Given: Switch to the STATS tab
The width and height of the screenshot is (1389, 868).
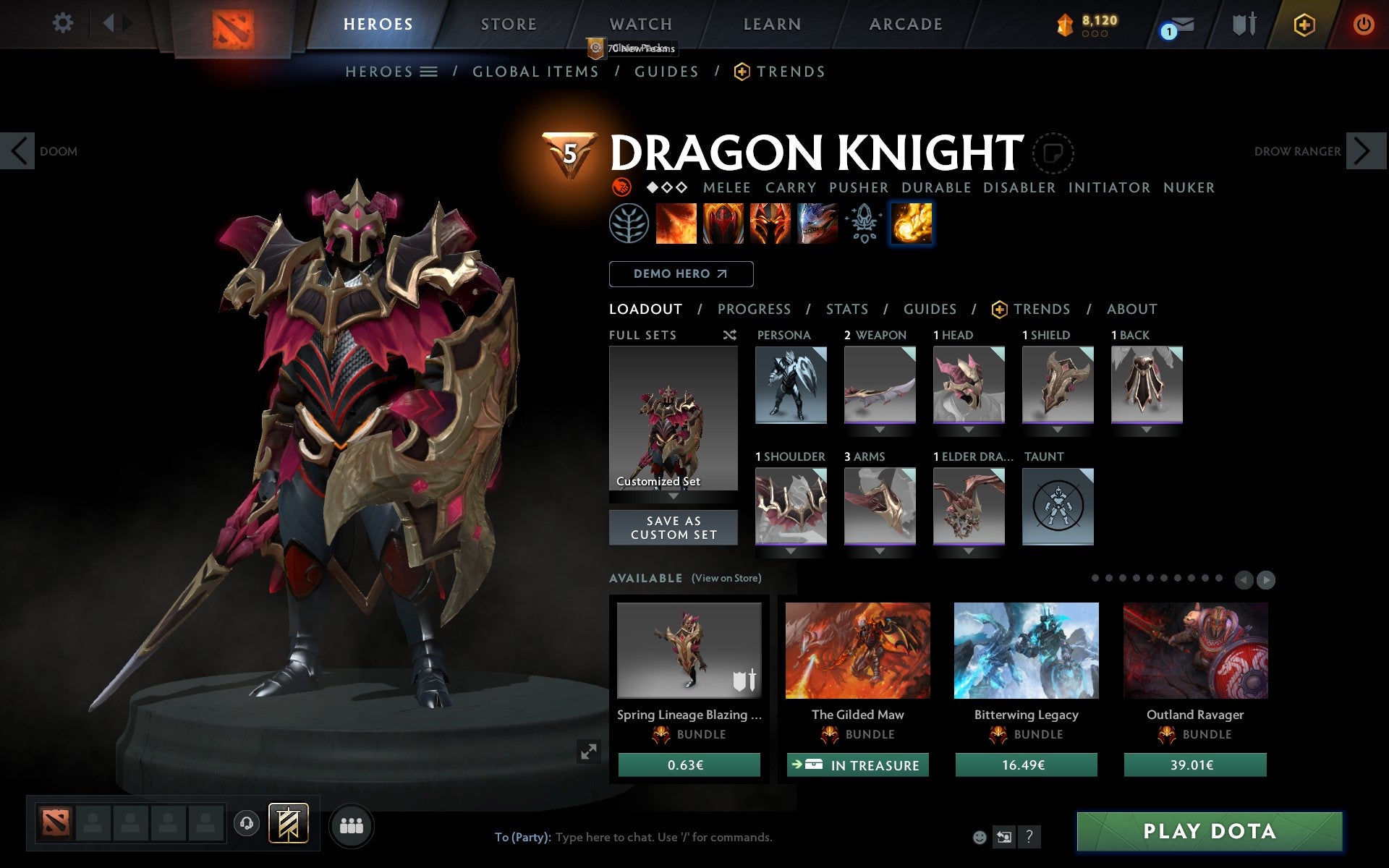Looking at the screenshot, I should click(x=846, y=309).
